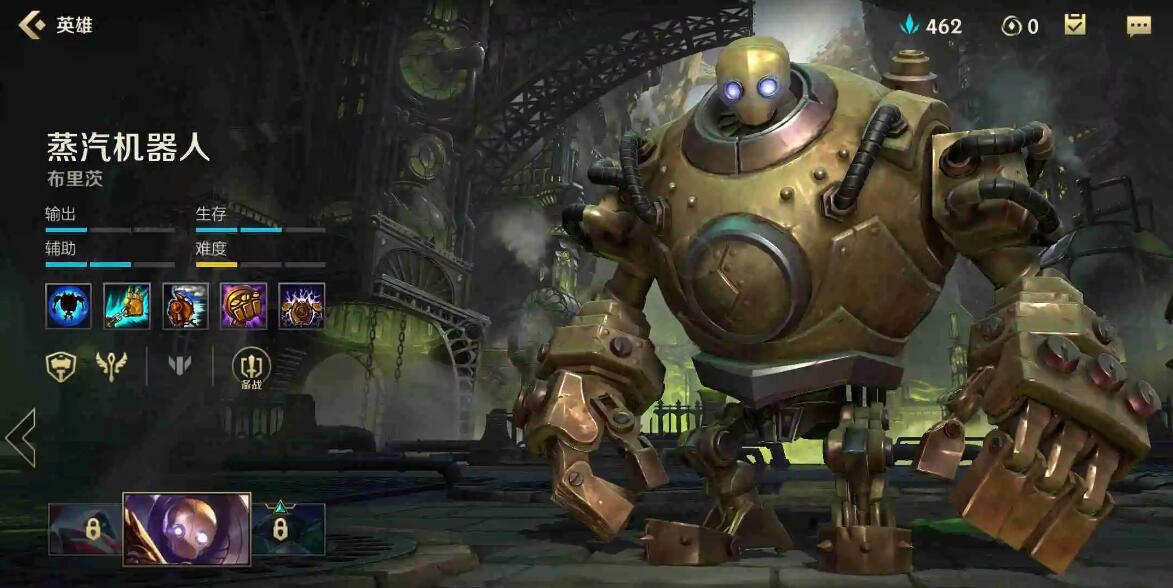The image size is (1173, 588).
Task: Open the clipboard missions icon
Action: (x=1075, y=25)
